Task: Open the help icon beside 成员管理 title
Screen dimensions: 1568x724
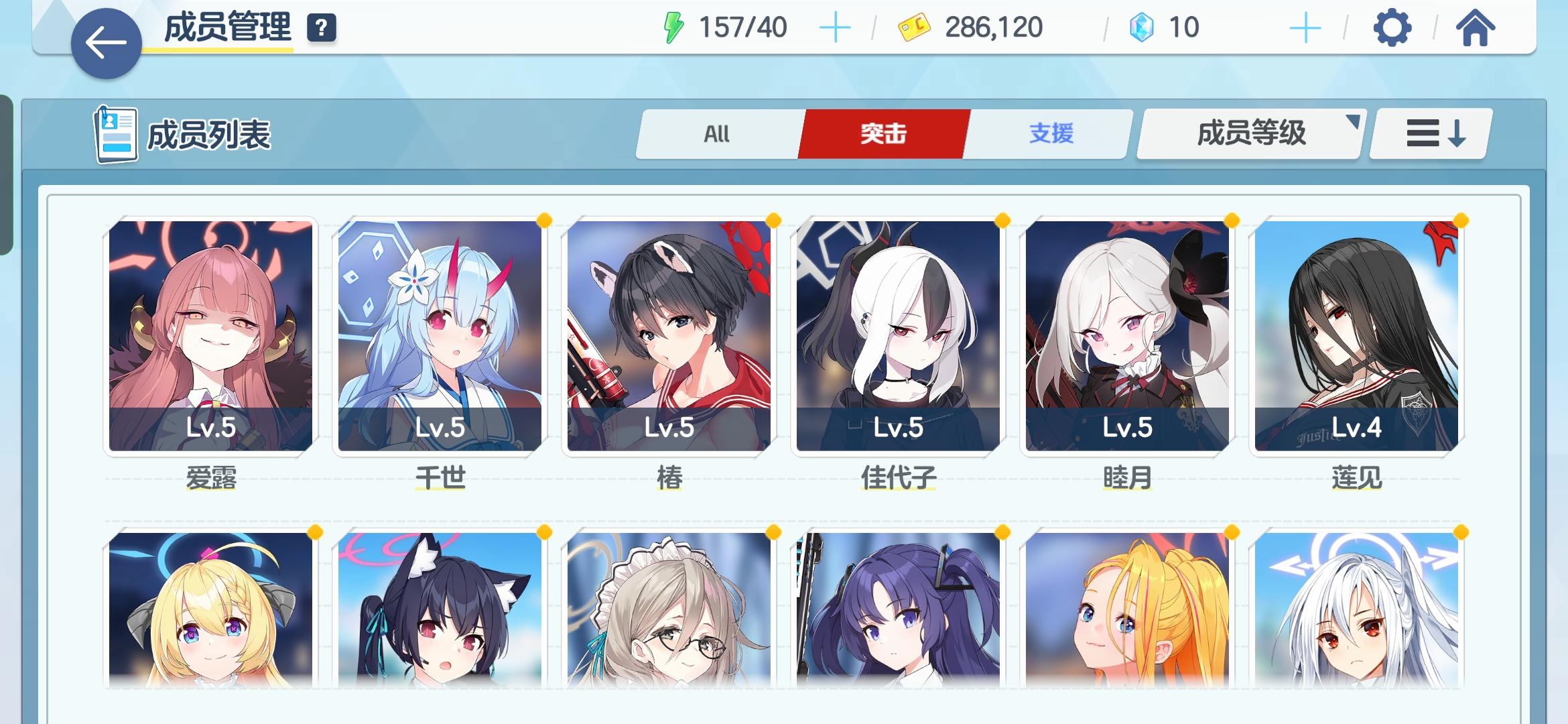Action: pyautogui.click(x=320, y=28)
